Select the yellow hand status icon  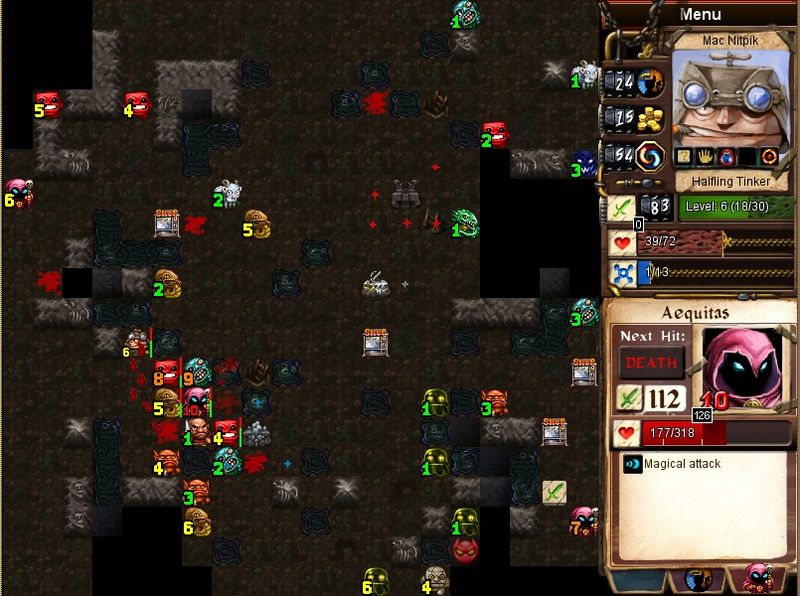point(705,156)
